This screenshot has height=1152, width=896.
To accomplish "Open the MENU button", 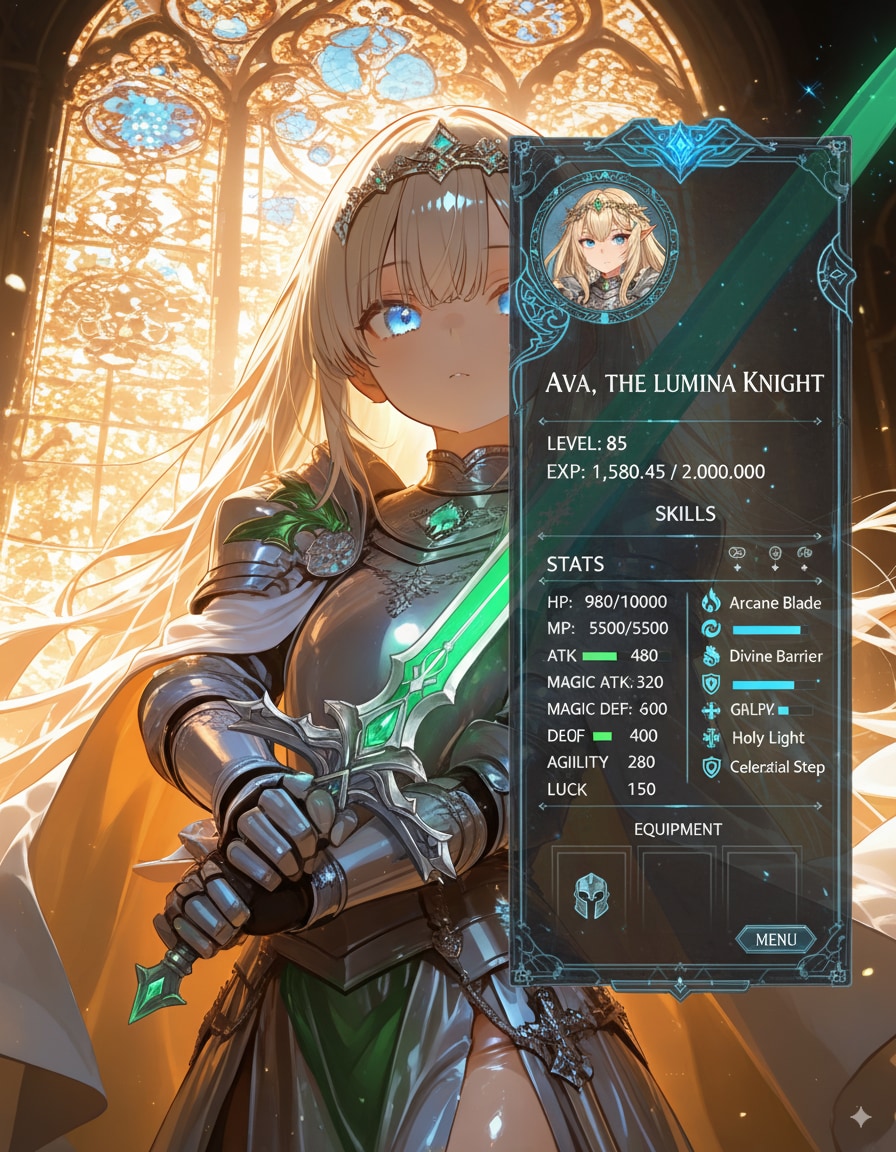I will [x=776, y=939].
